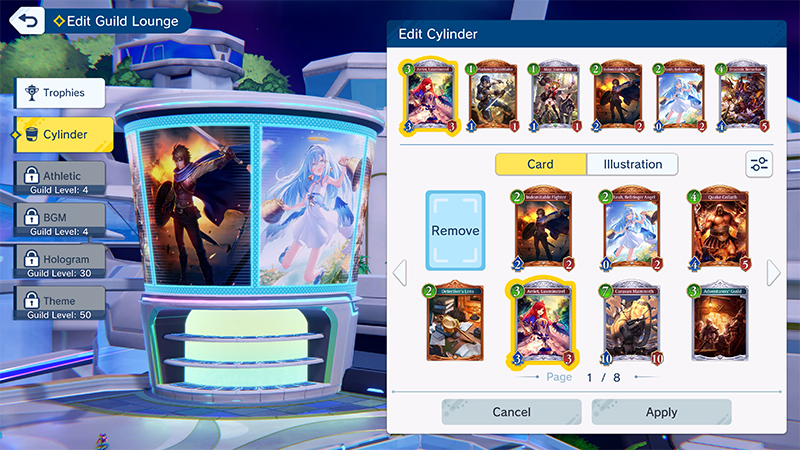
Task: Select the Caravan Mammoth card
Action: pos(633,320)
